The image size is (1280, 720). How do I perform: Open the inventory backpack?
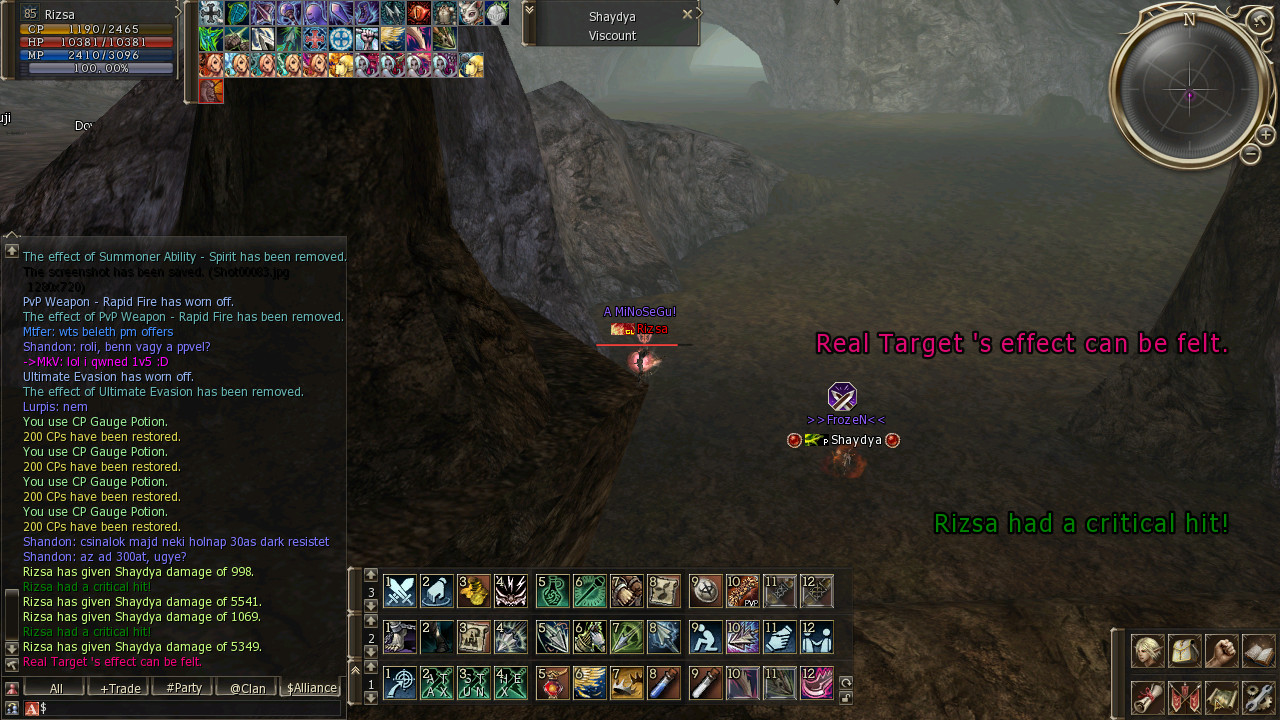coord(1184,651)
